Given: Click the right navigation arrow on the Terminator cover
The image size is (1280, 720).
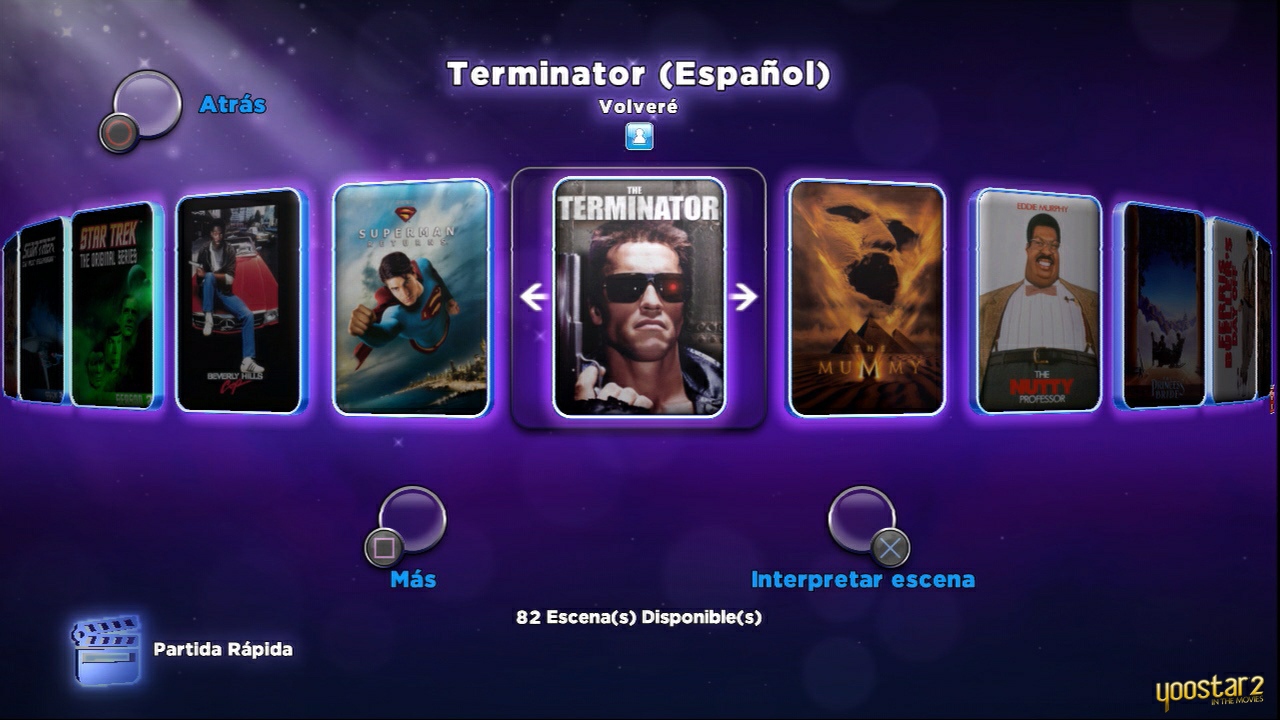Looking at the screenshot, I should [x=744, y=295].
